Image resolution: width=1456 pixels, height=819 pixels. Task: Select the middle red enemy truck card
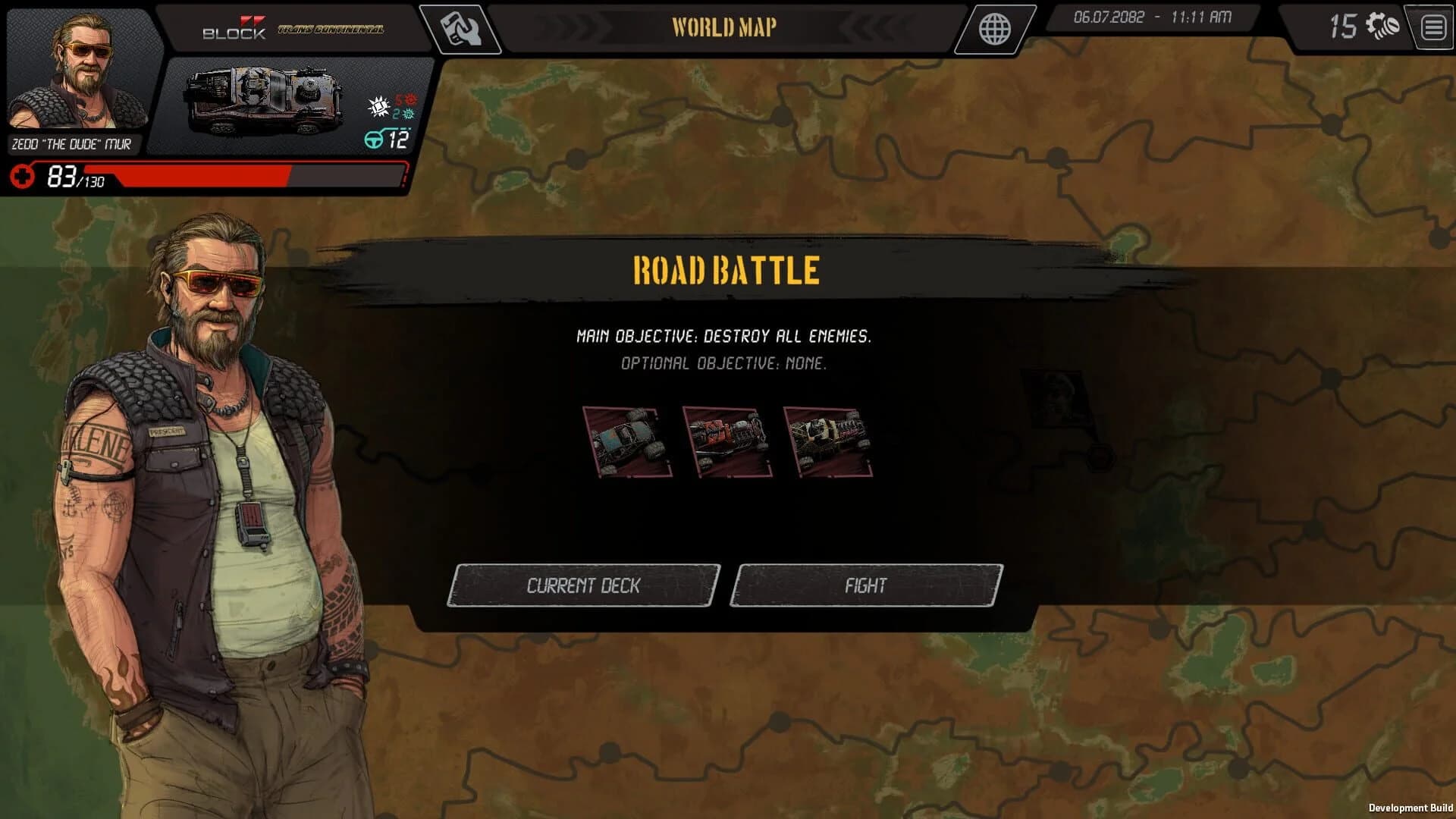tap(726, 440)
